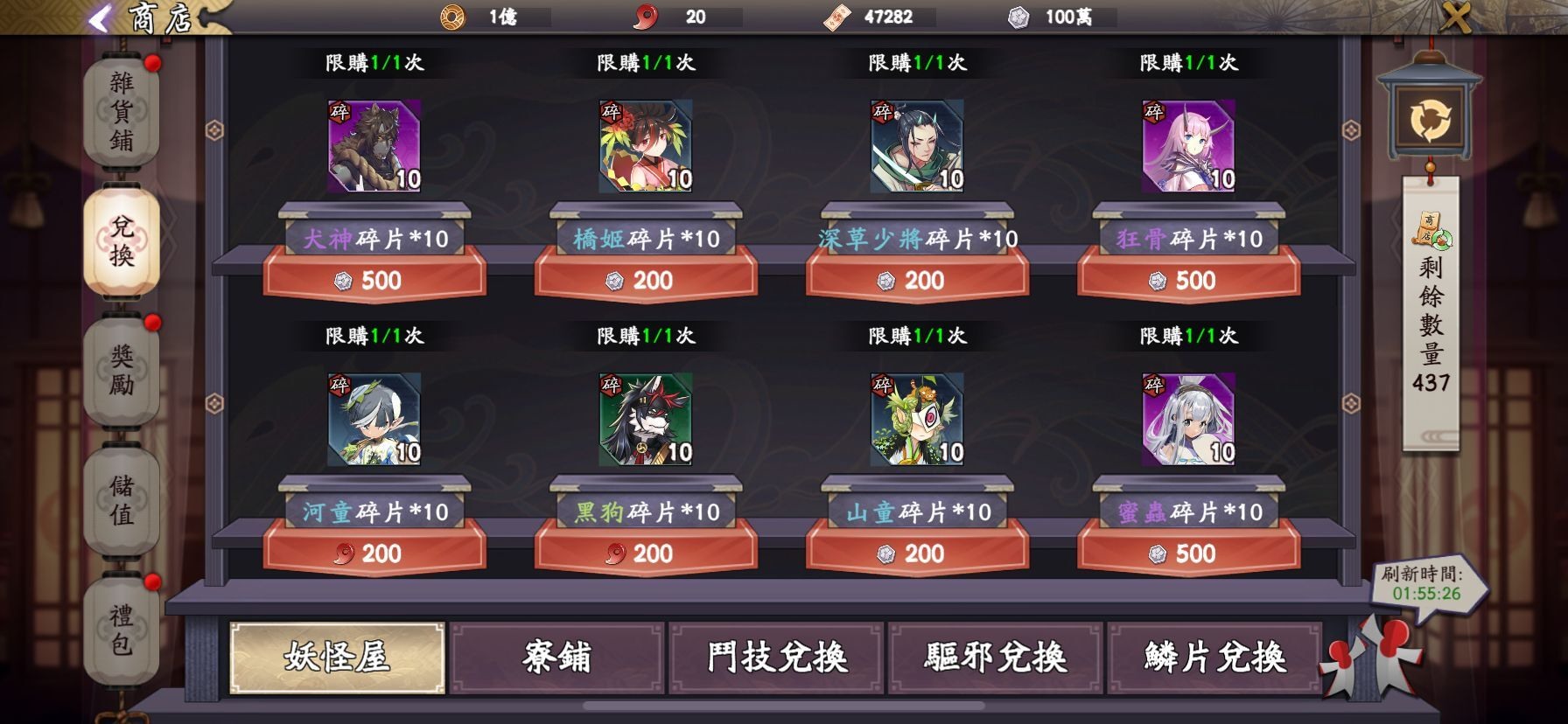Buy 狂骨碎片*10 for 500
The width and height of the screenshot is (1568, 724).
pyautogui.click(x=1185, y=281)
